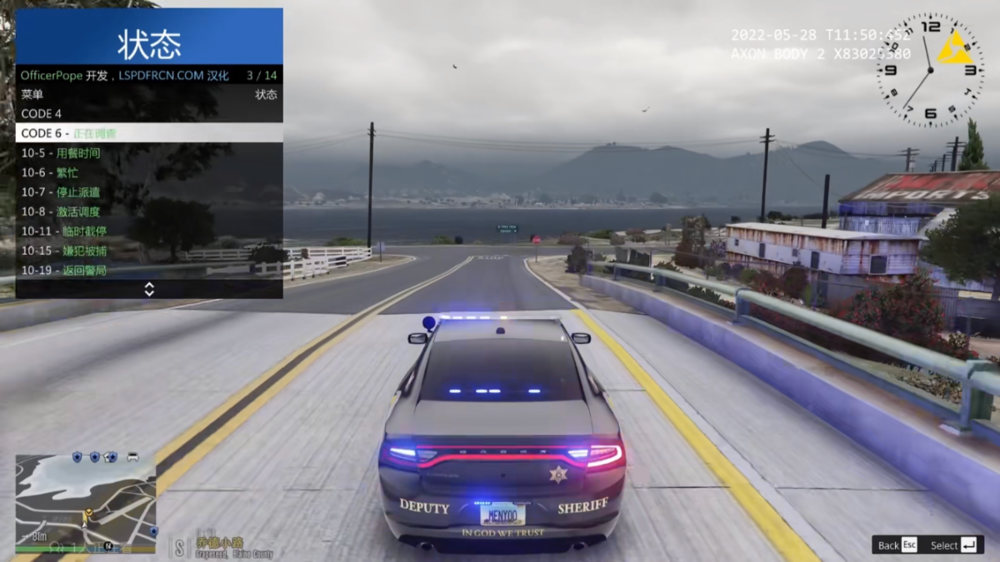Click the Back button
The image size is (1000, 562).
898,545
